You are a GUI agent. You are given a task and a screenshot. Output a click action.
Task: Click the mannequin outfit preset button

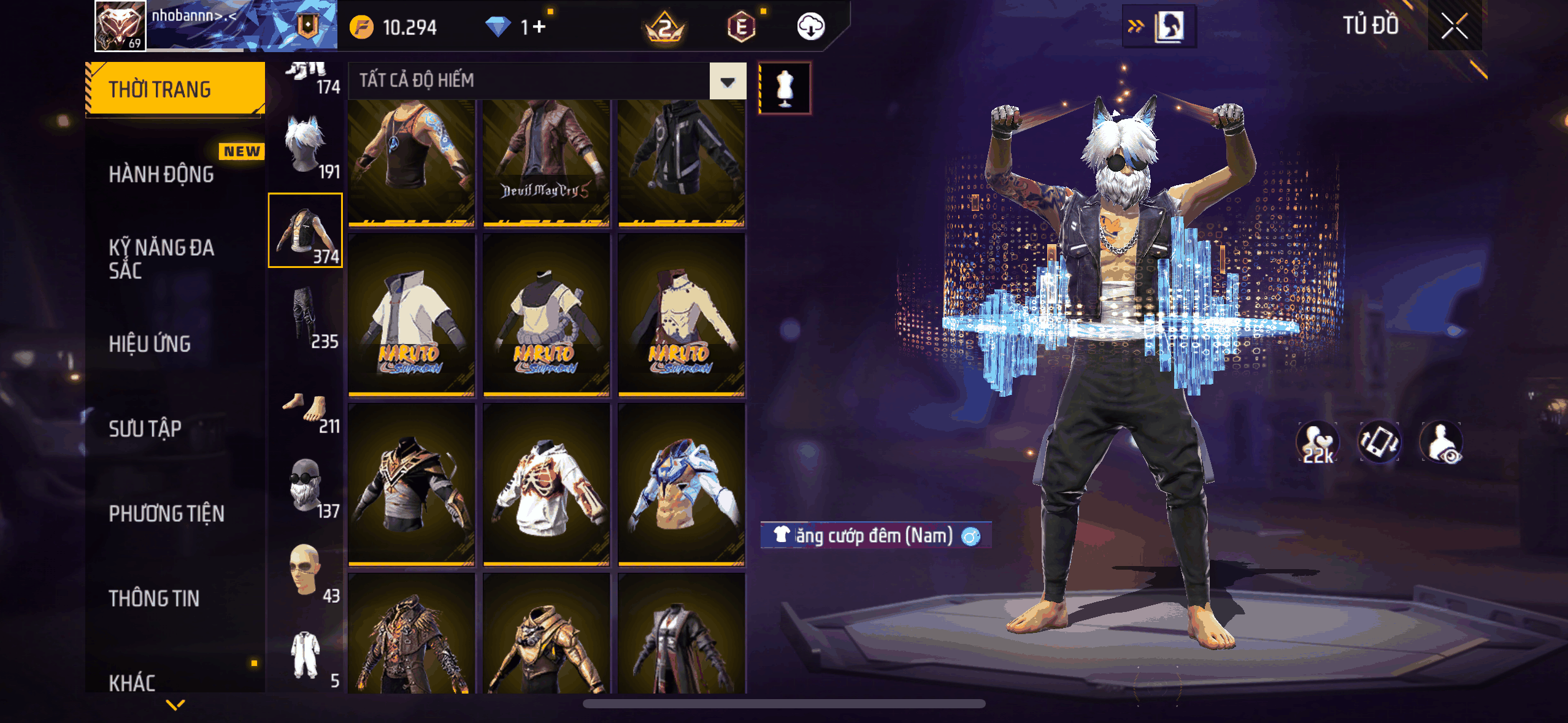click(785, 88)
